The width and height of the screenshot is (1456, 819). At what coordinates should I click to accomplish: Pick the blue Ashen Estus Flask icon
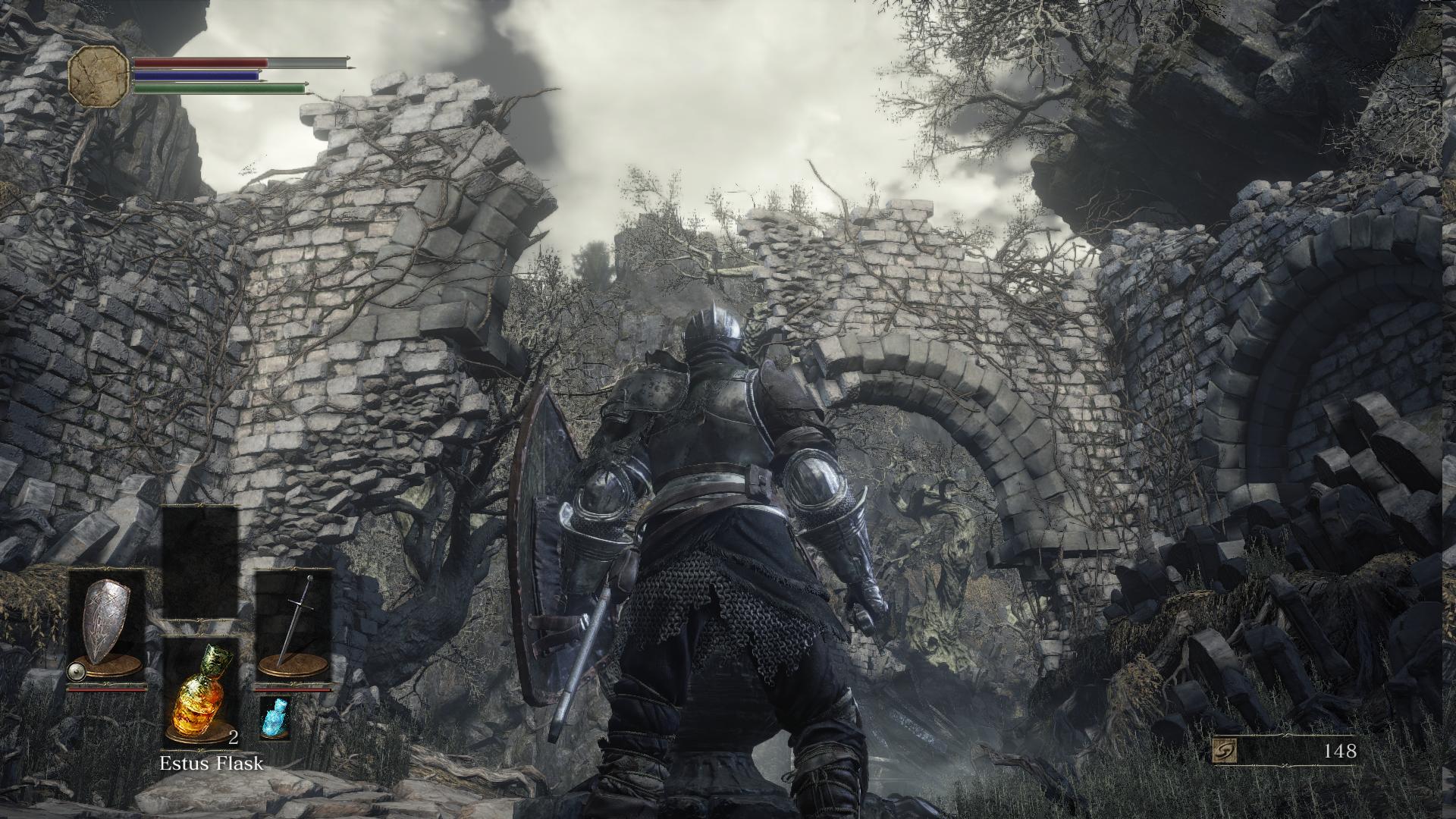click(271, 717)
